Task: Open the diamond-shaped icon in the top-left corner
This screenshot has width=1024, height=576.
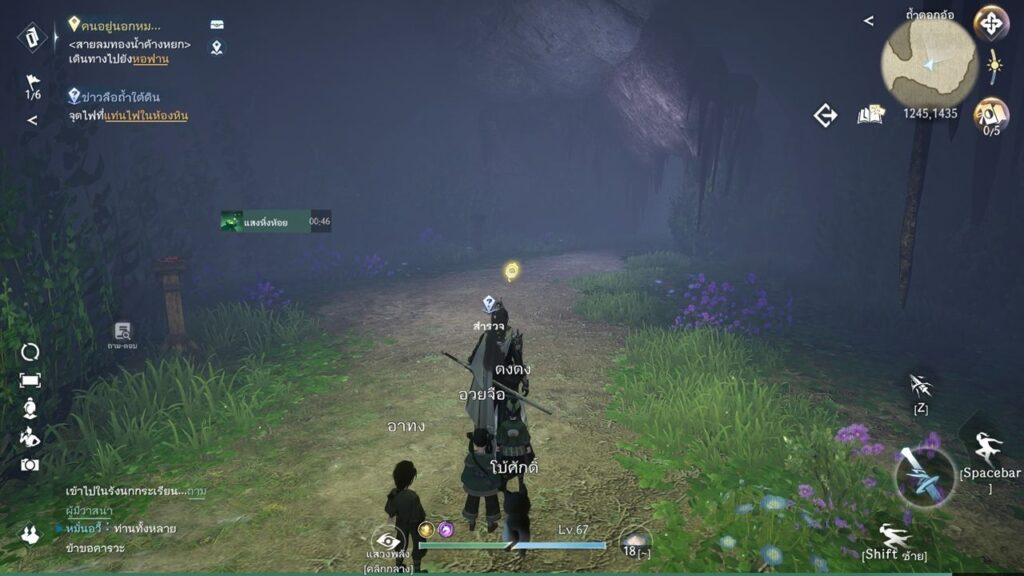Action: [32, 37]
